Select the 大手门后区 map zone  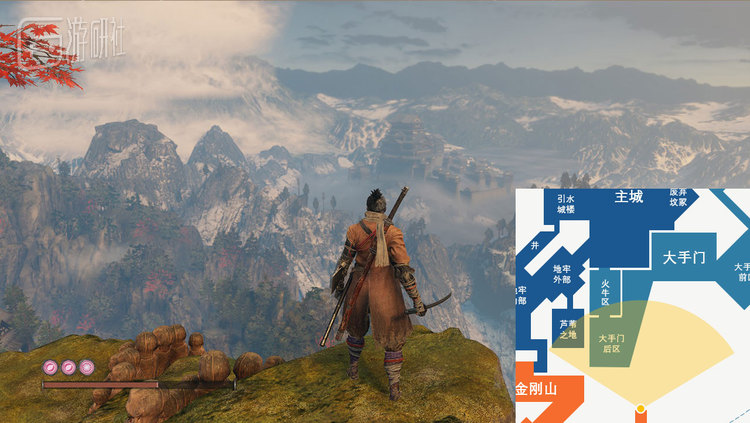click(610, 343)
